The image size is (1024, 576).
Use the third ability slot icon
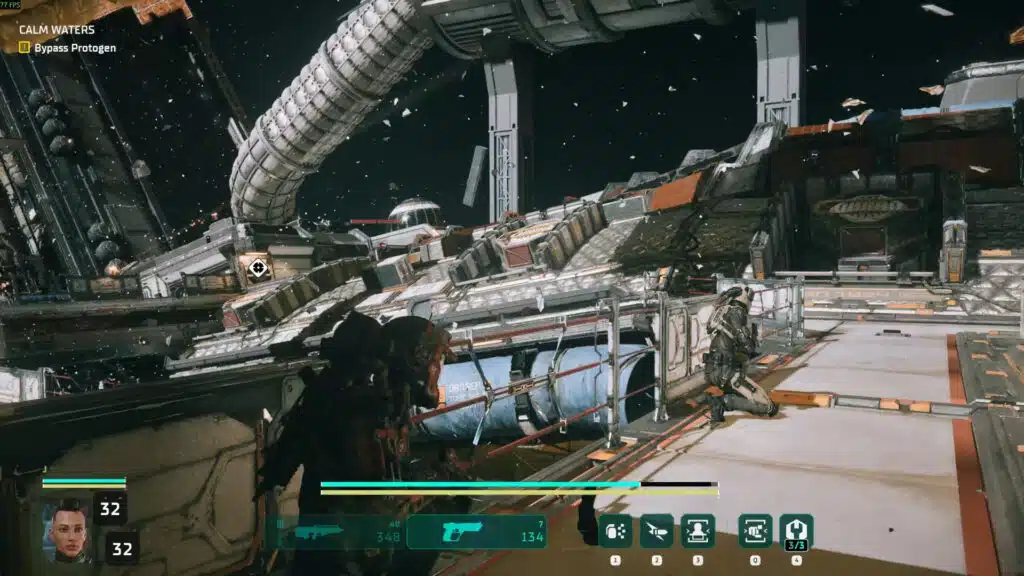(697, 530)
